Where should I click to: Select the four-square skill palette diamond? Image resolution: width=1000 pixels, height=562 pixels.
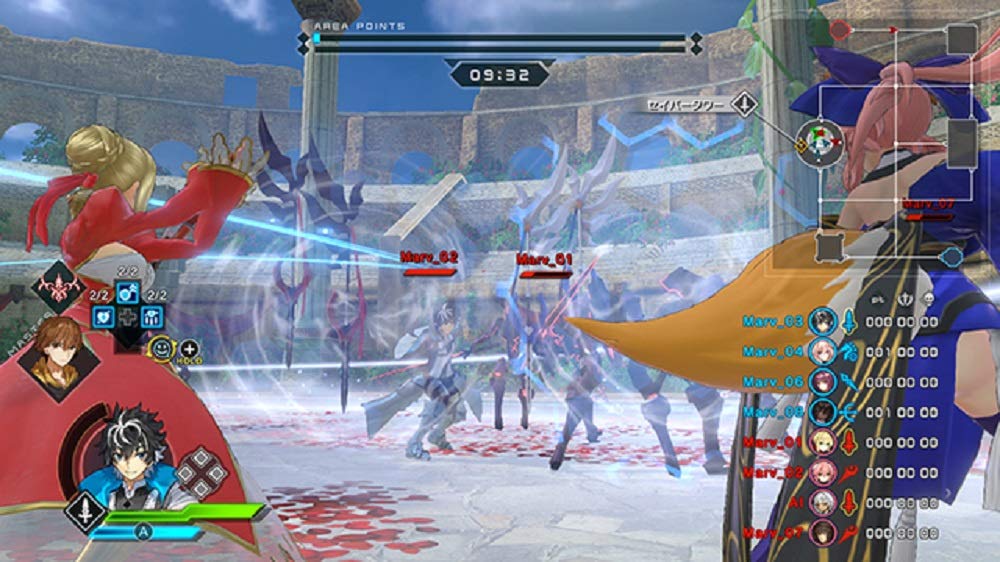[x=202, y=471]
